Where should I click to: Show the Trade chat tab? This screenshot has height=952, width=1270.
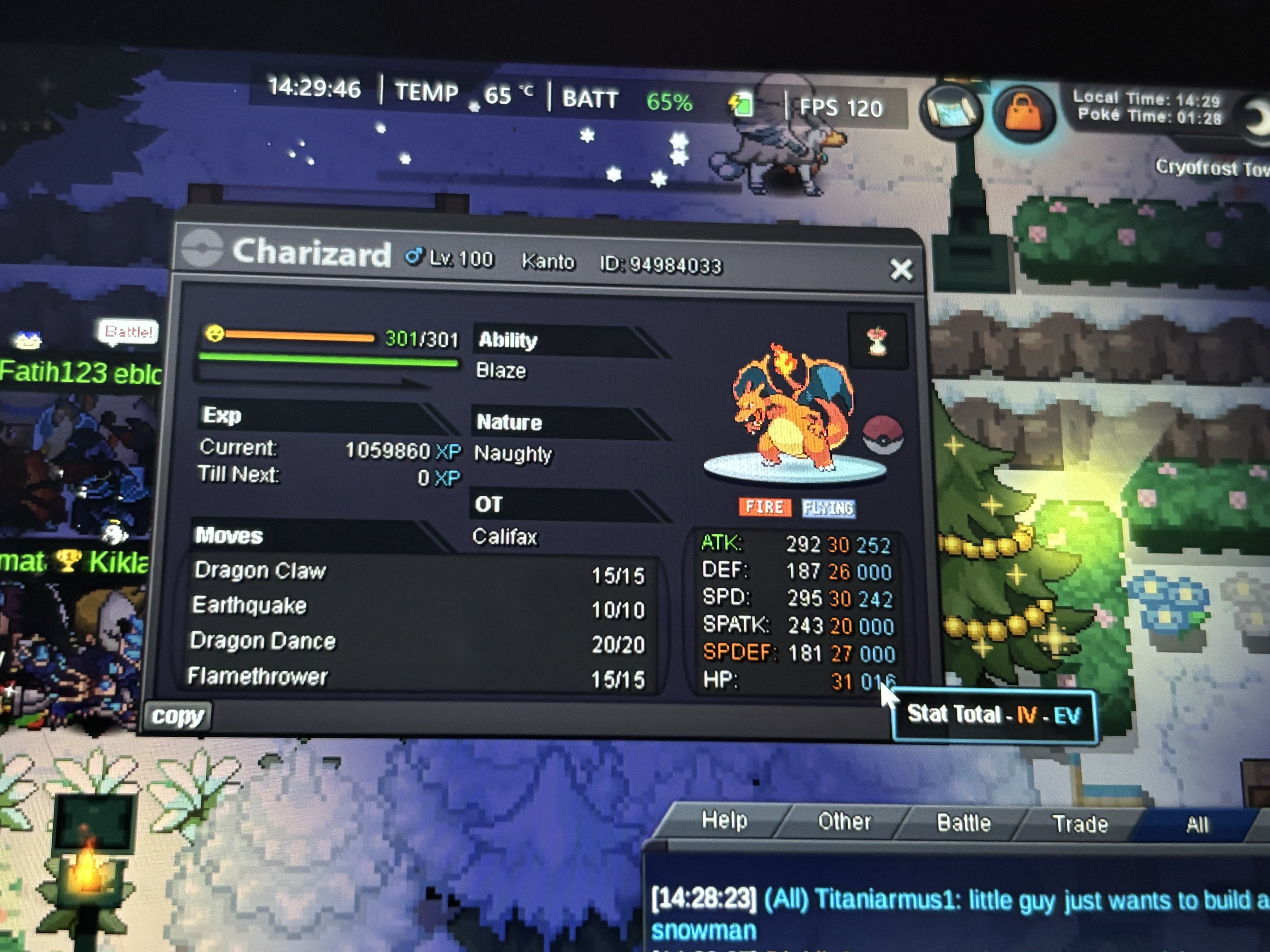click(x=1080, y=824)
